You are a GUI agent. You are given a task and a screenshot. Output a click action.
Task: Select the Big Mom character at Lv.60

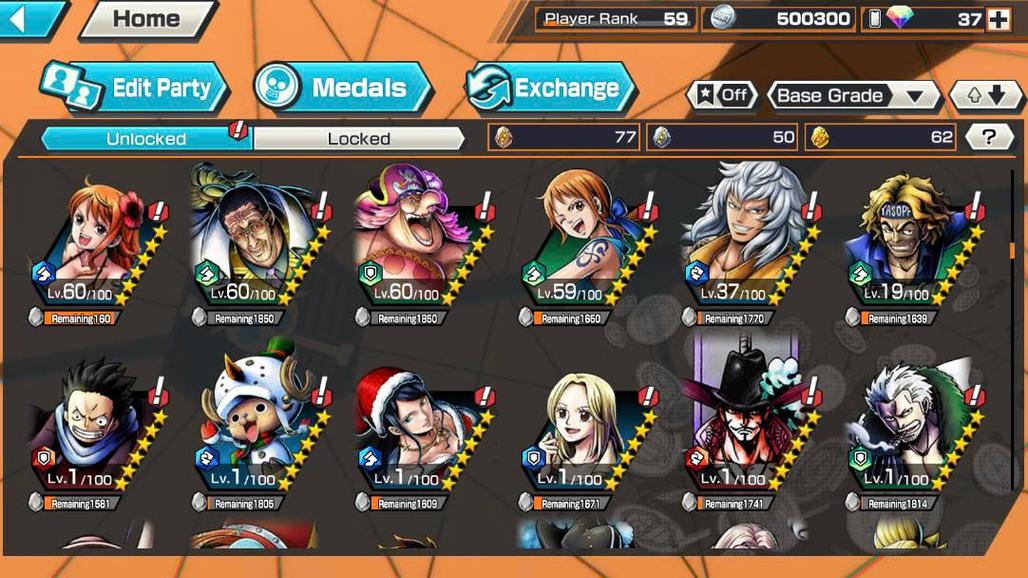[x=412, y=240]
